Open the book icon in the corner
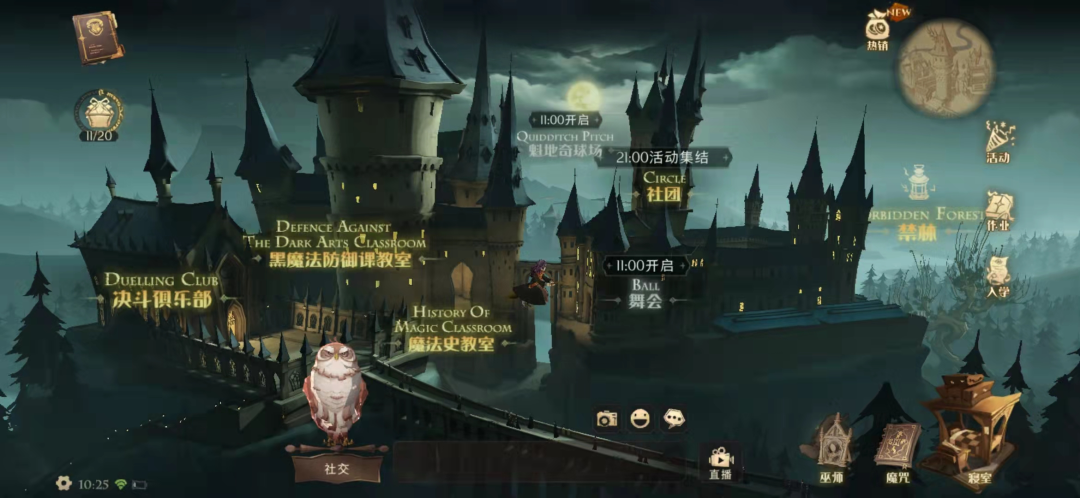The width and height of the screenshot is (1080, 498). coord(97,37)
